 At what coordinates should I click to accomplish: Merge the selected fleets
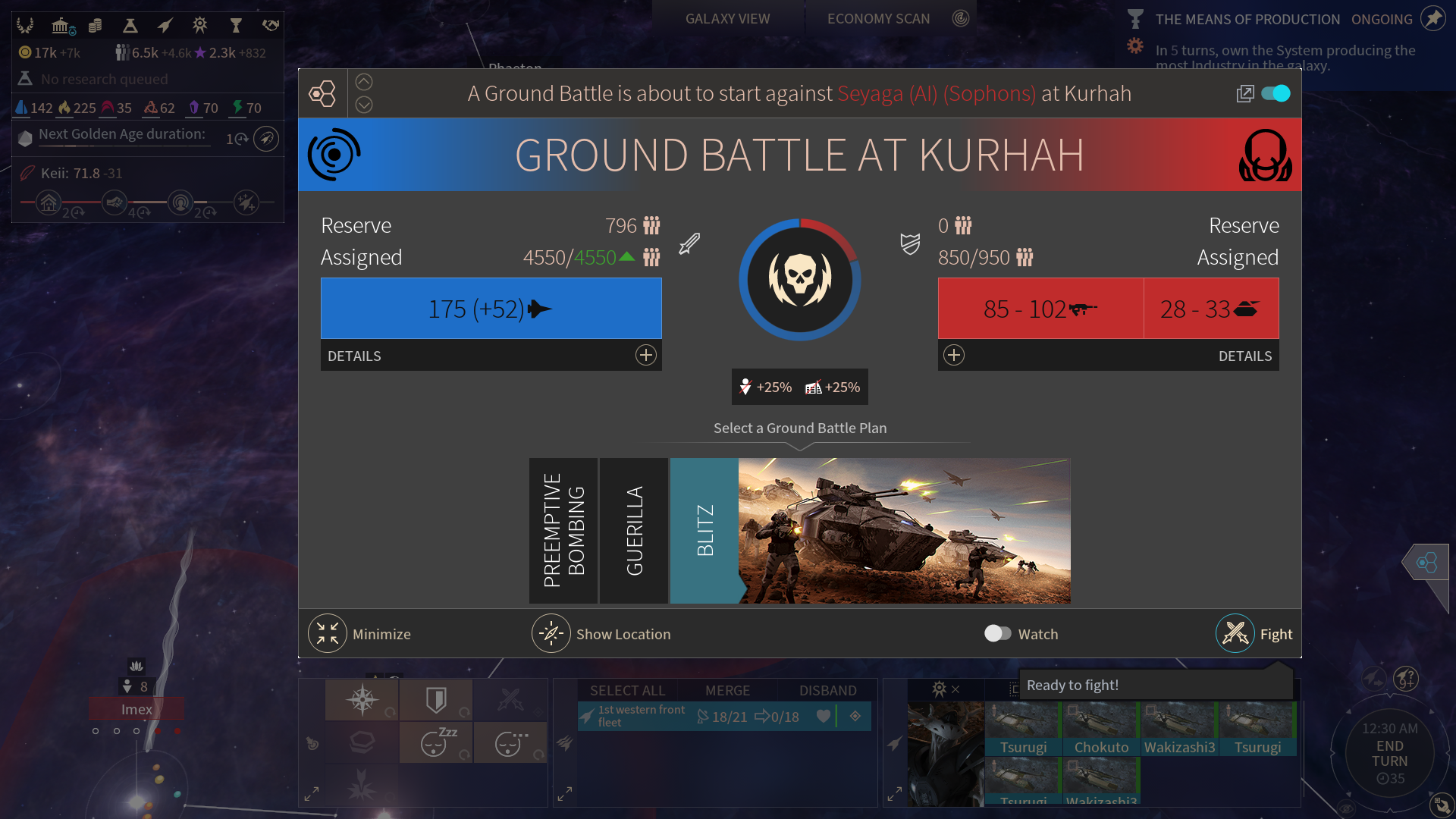point(727,690)
